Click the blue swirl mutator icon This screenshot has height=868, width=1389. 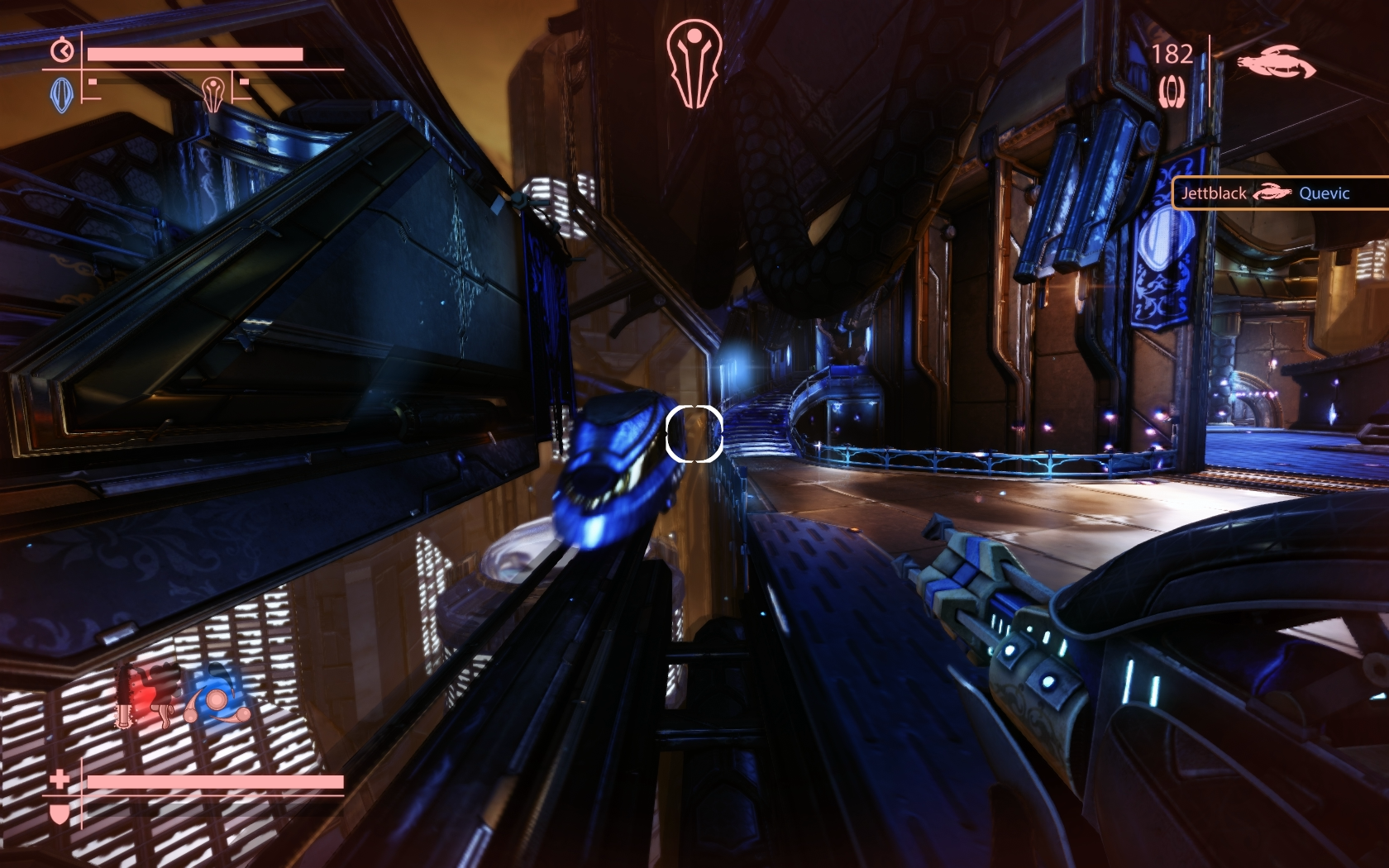(x=215, y=700)
